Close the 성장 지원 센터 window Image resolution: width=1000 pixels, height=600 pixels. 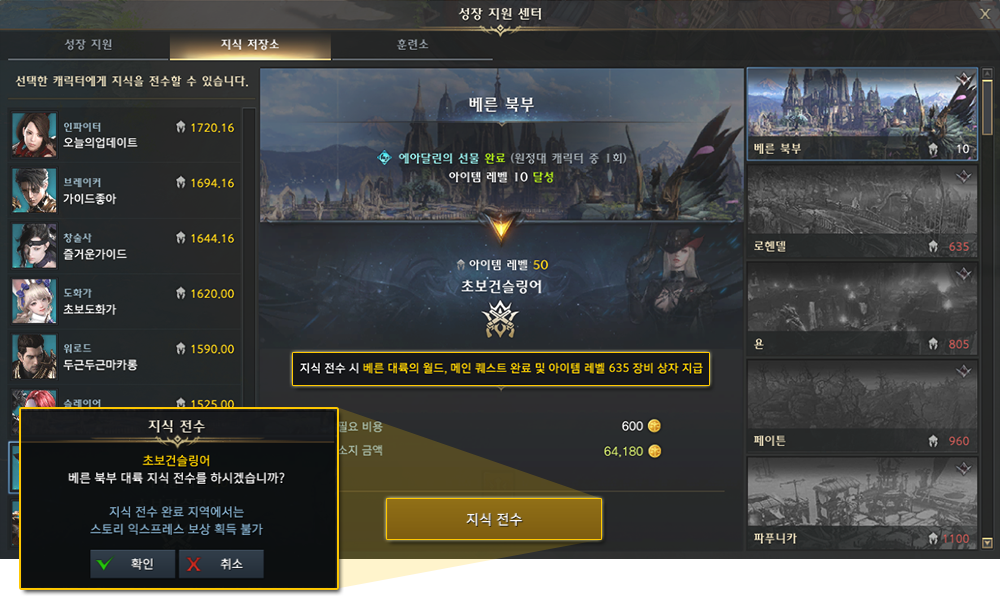tap(984, 13)
